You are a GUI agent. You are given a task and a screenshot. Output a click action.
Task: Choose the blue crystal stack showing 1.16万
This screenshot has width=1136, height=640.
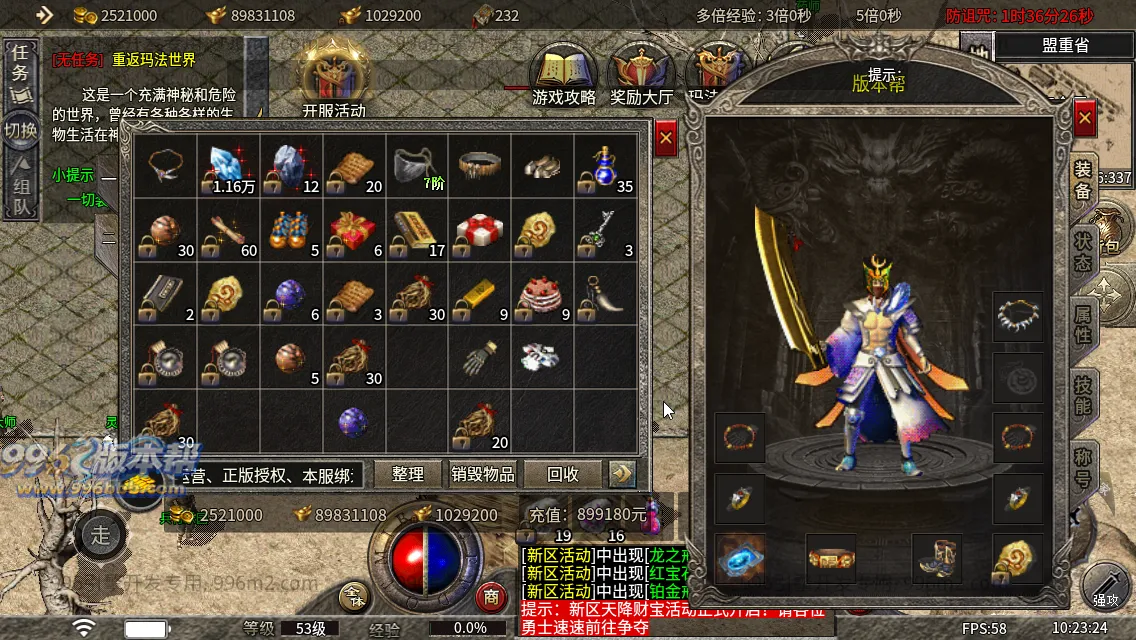pos(227,166)
